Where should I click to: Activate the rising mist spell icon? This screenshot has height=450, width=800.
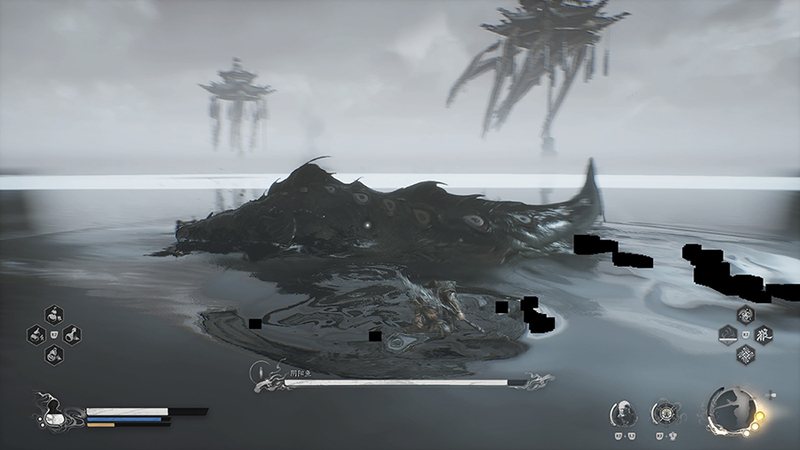tap(729, 334)
